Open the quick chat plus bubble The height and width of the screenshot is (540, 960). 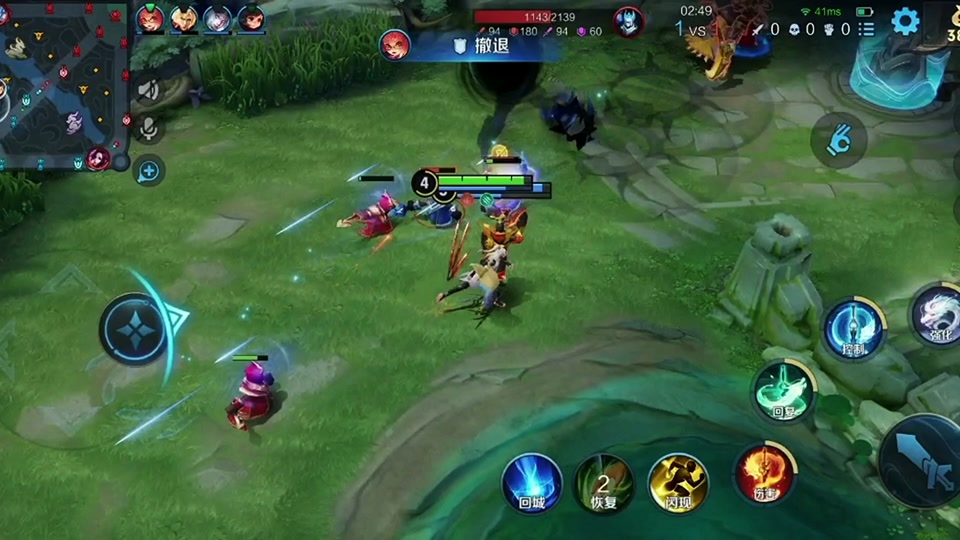149,171
